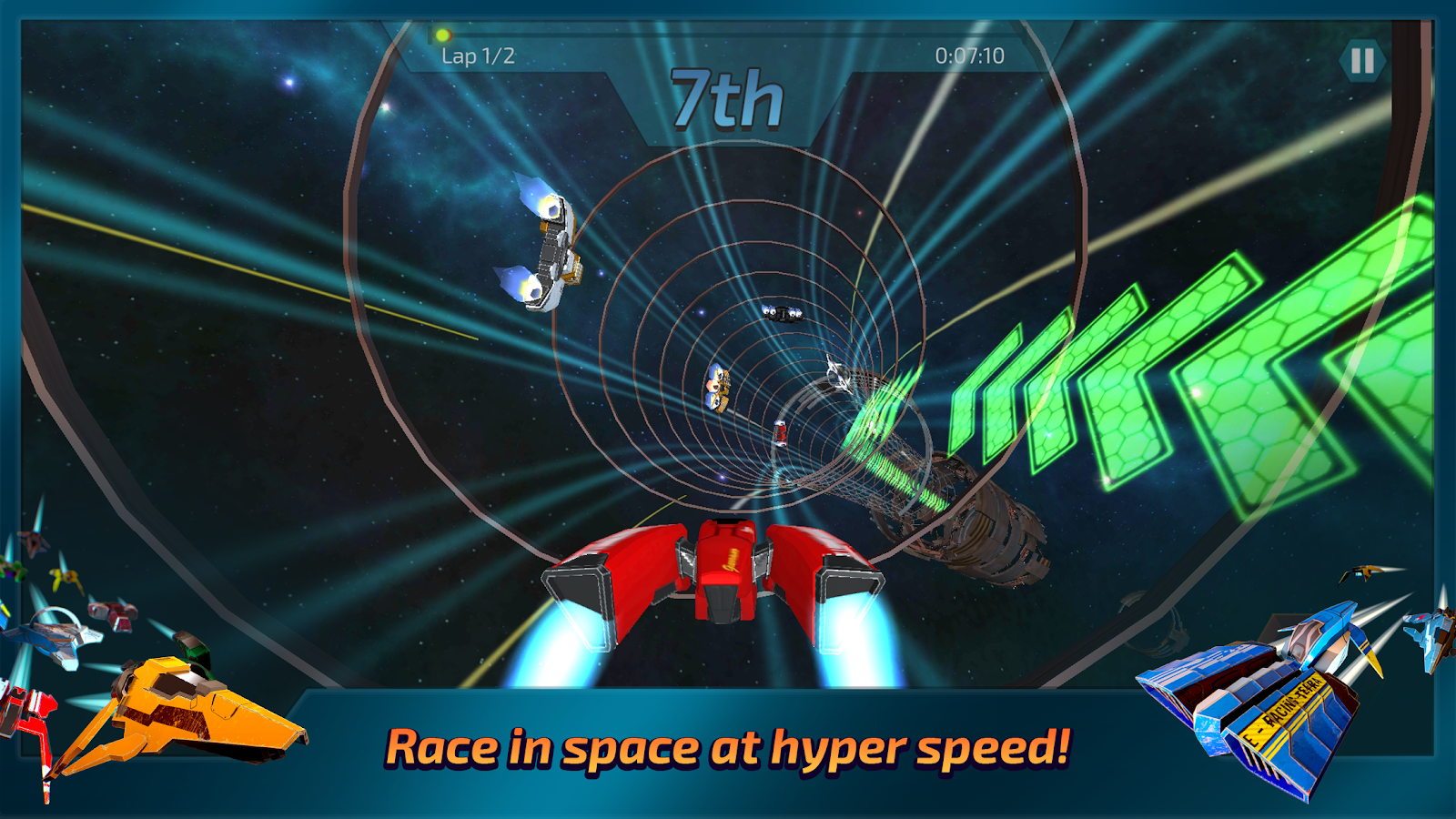
Task: Click the green status dot indicator
Action: [442, 35]
